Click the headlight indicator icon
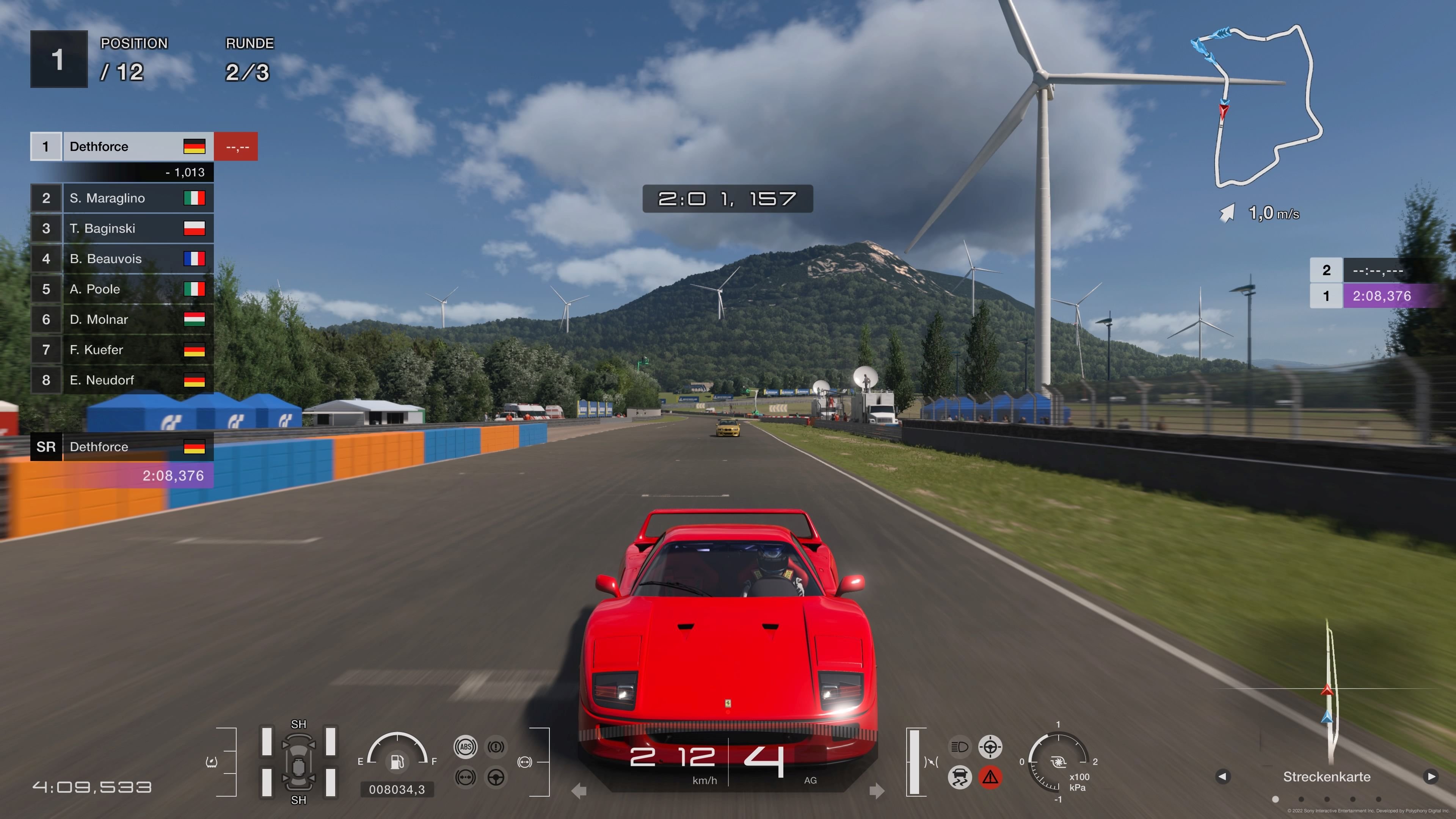The image size is (1456, 819). (960, 747)
